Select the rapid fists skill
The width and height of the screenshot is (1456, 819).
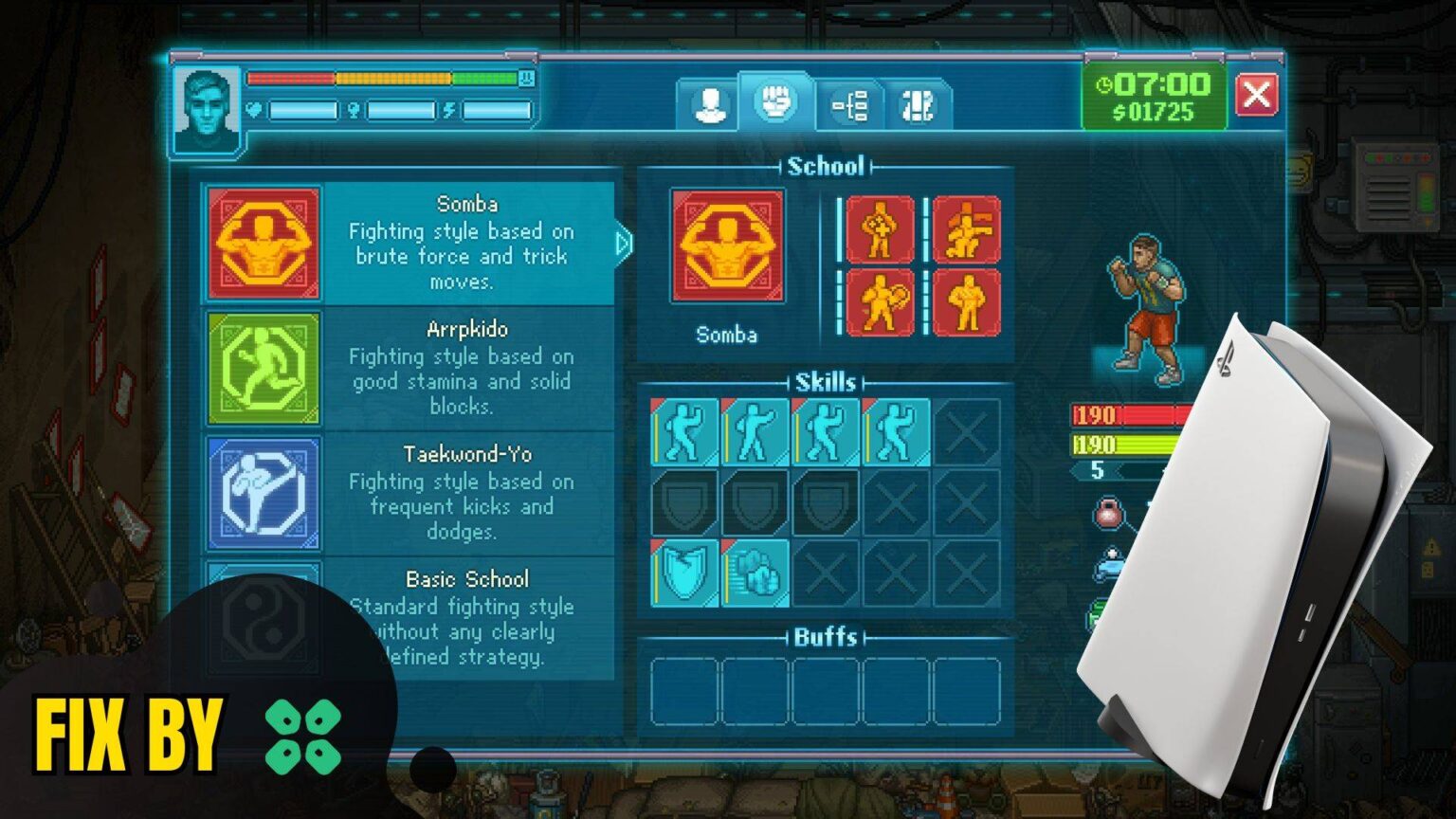click(x=755, y=573)
